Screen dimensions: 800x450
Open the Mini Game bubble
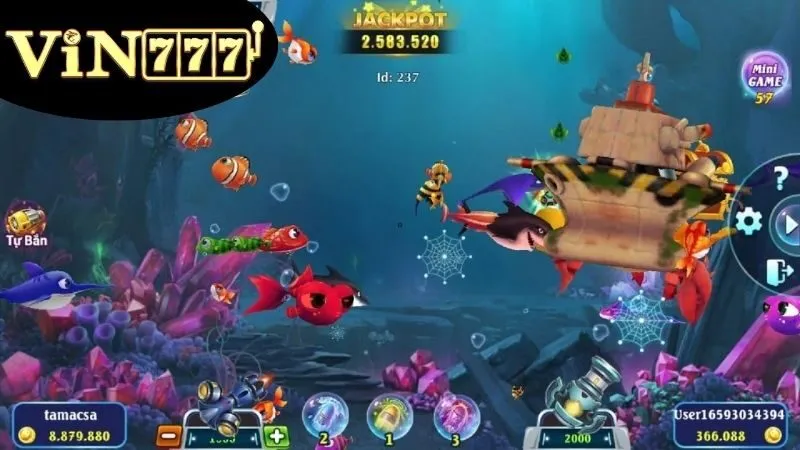point(764,77)
